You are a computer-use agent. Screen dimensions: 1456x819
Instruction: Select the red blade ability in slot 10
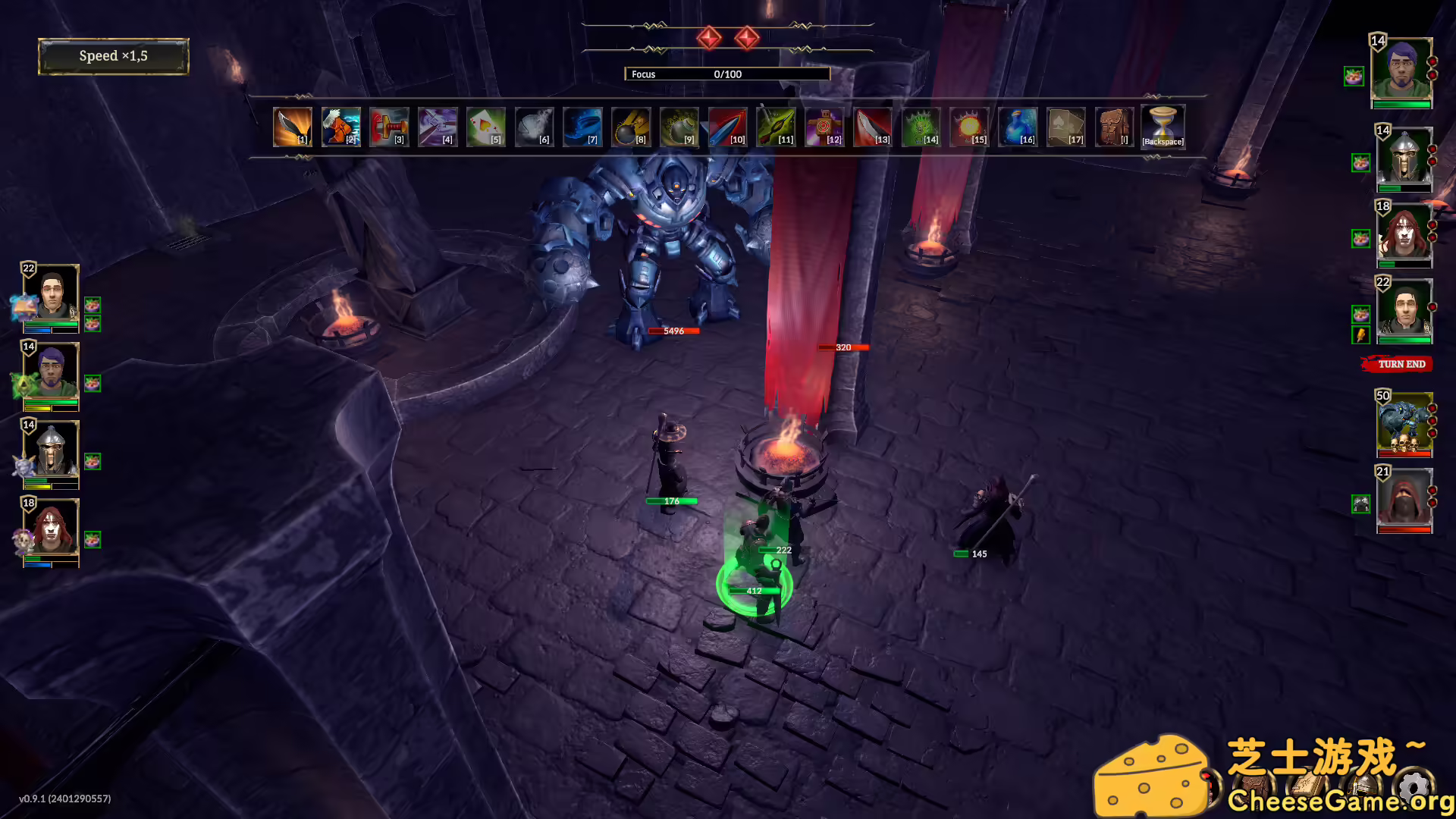(x=729, y=127)
